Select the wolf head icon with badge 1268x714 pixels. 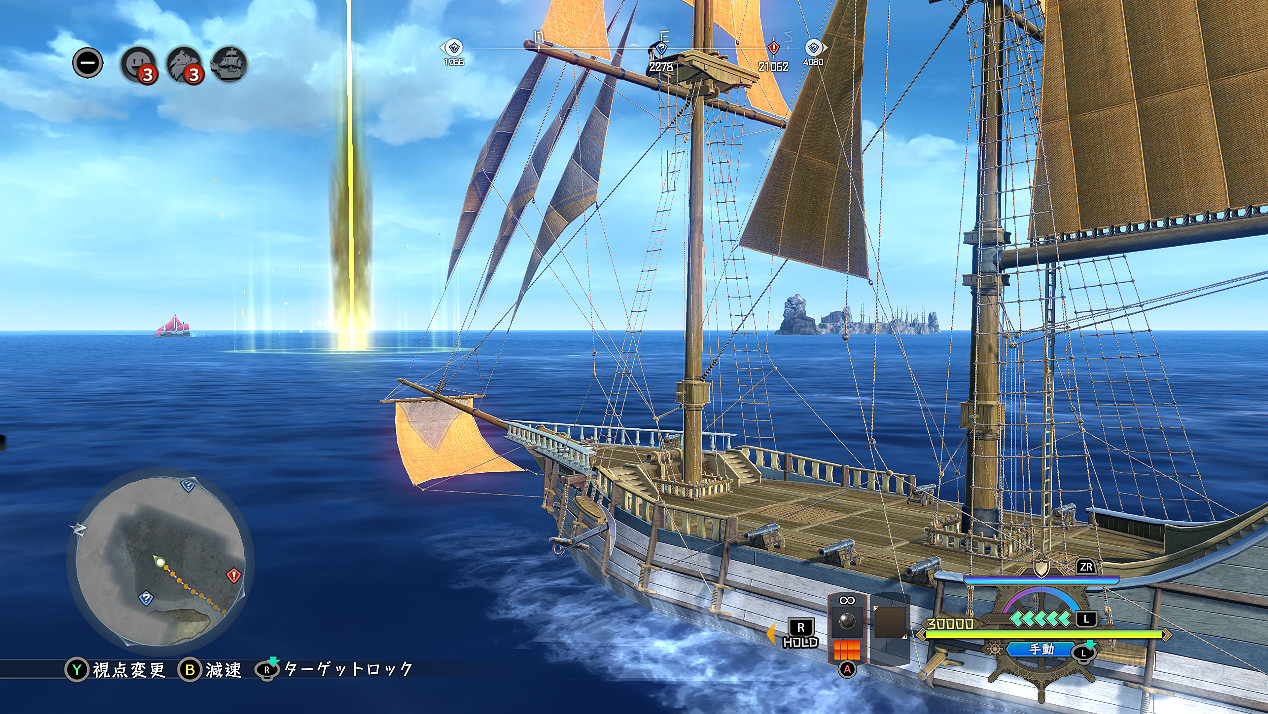[x=184, y=65]
